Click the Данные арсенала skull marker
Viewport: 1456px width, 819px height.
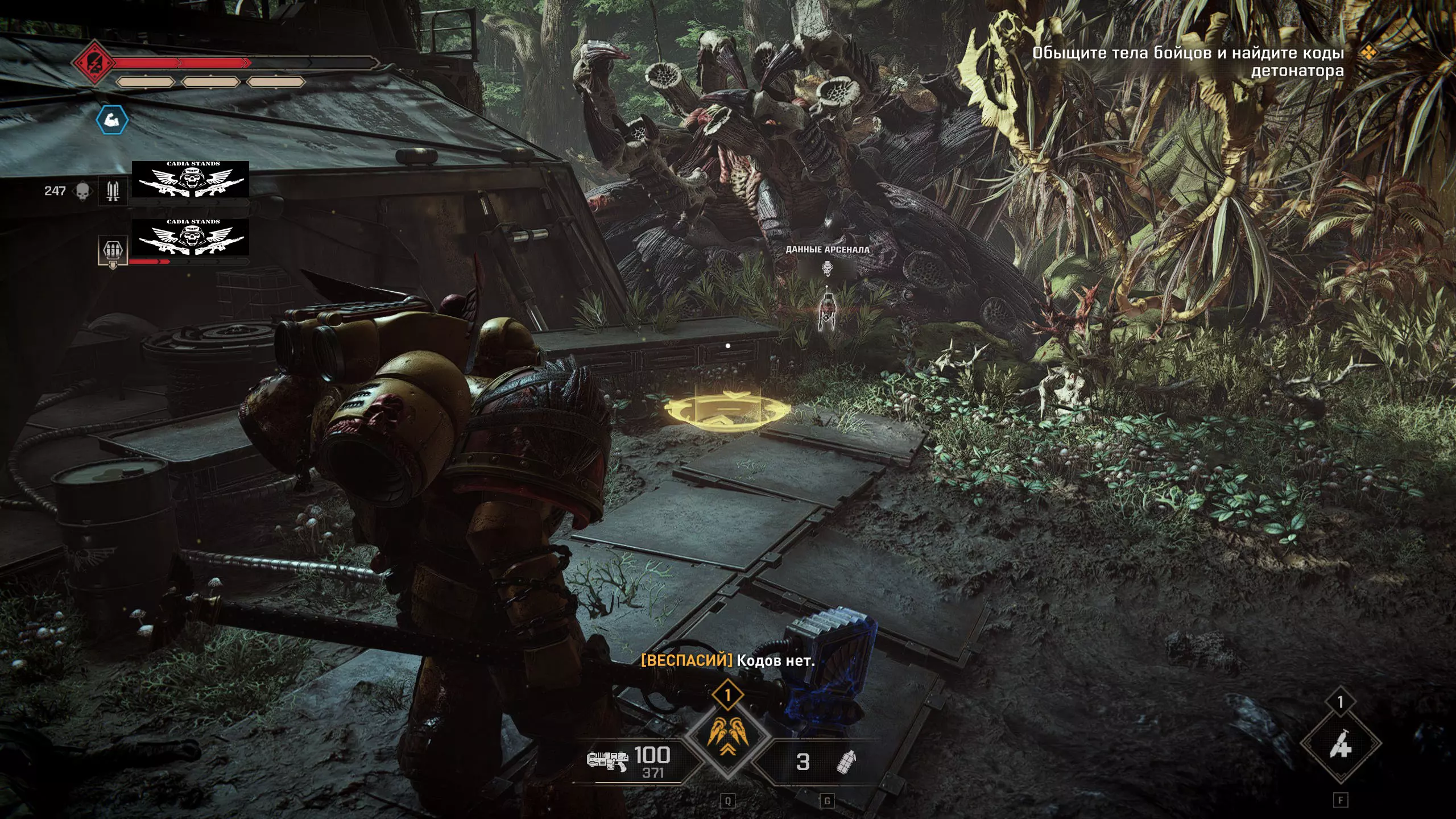pos(827,268)
